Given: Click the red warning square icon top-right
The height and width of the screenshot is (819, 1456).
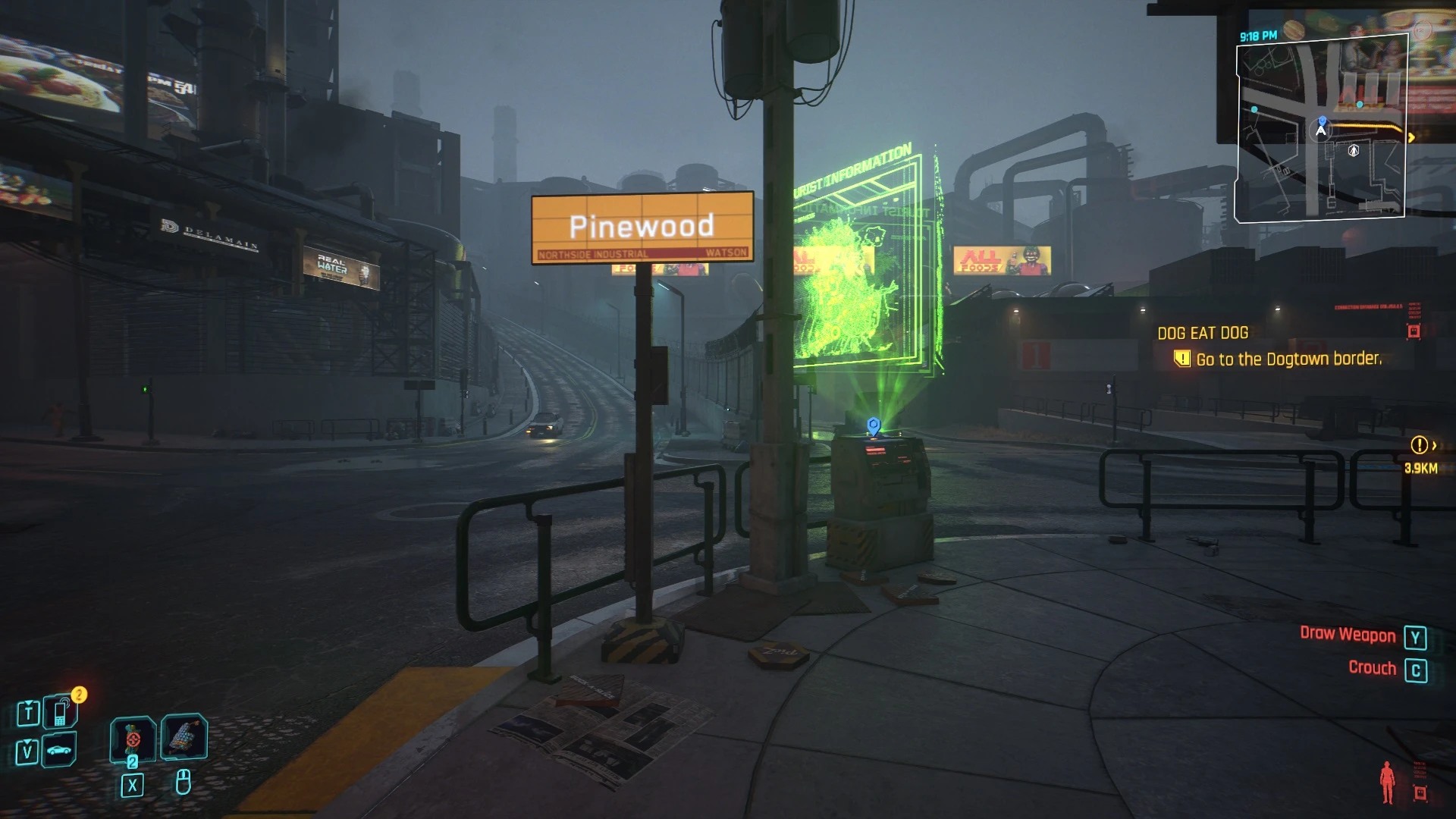Looking at the screenshot, I should 1413,332.
